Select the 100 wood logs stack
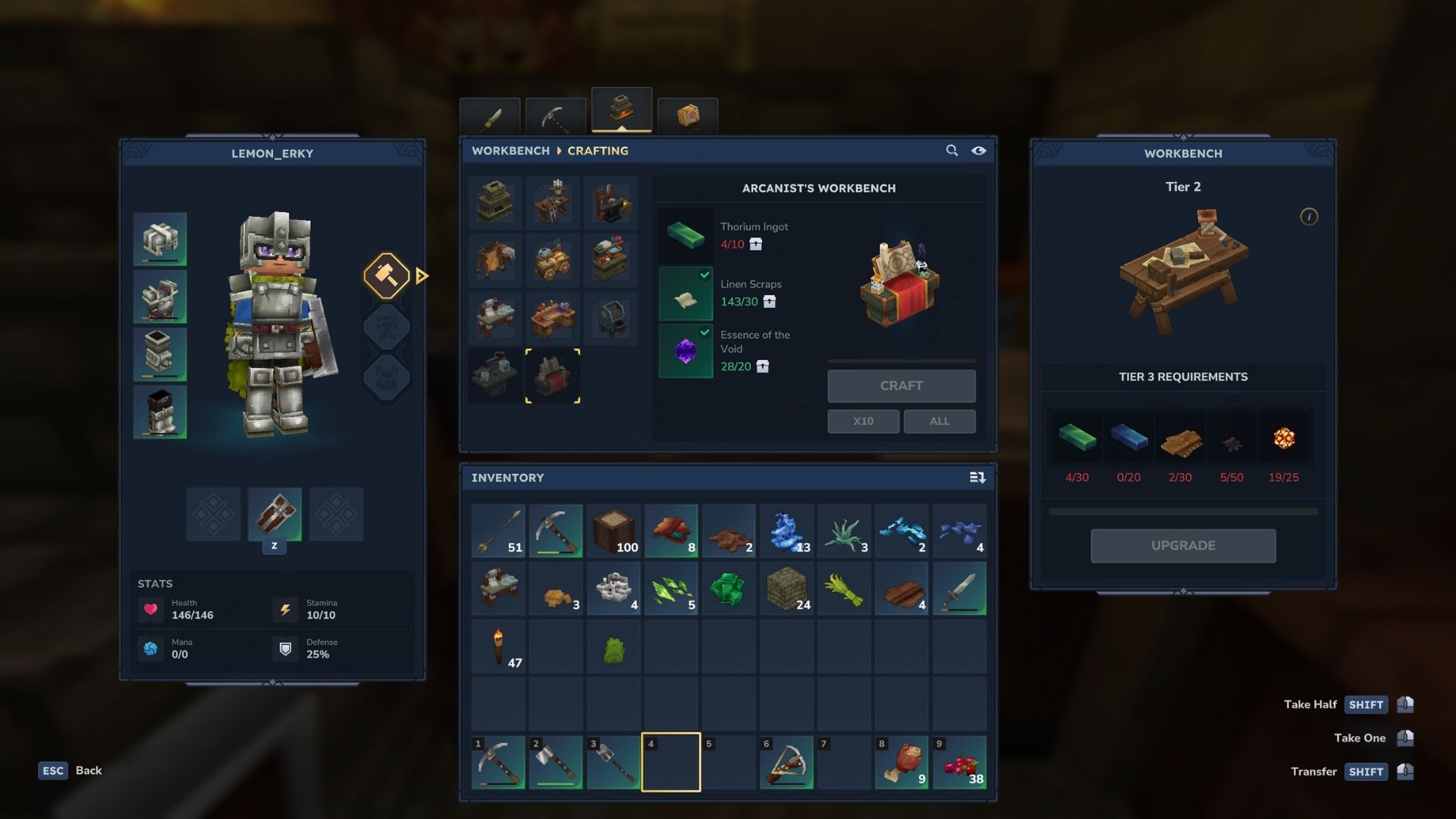This screenshot has height=819, width=1456. click(x=613, y=532)
